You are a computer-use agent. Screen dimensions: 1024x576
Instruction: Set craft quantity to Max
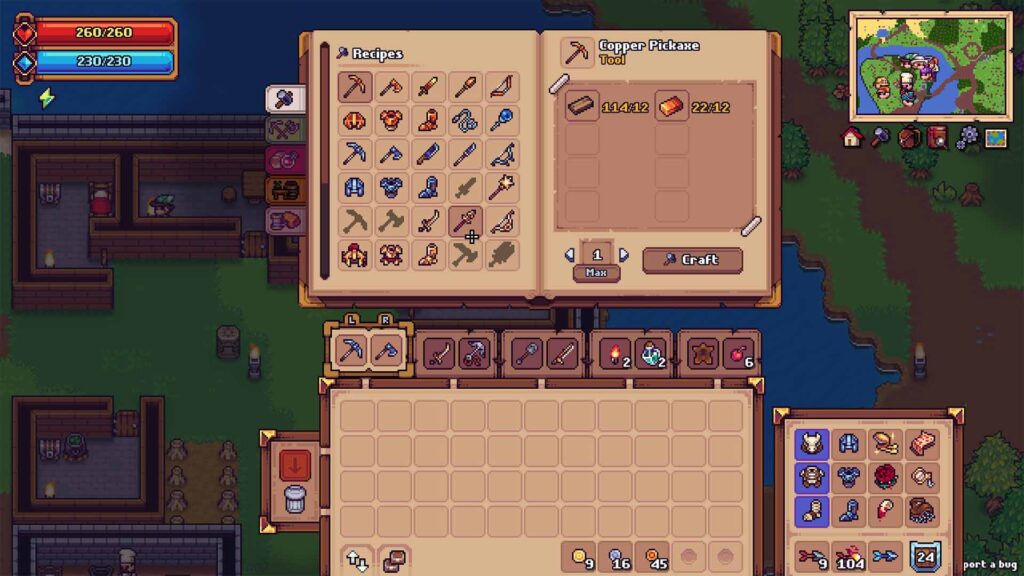click(x=596, y=273)
